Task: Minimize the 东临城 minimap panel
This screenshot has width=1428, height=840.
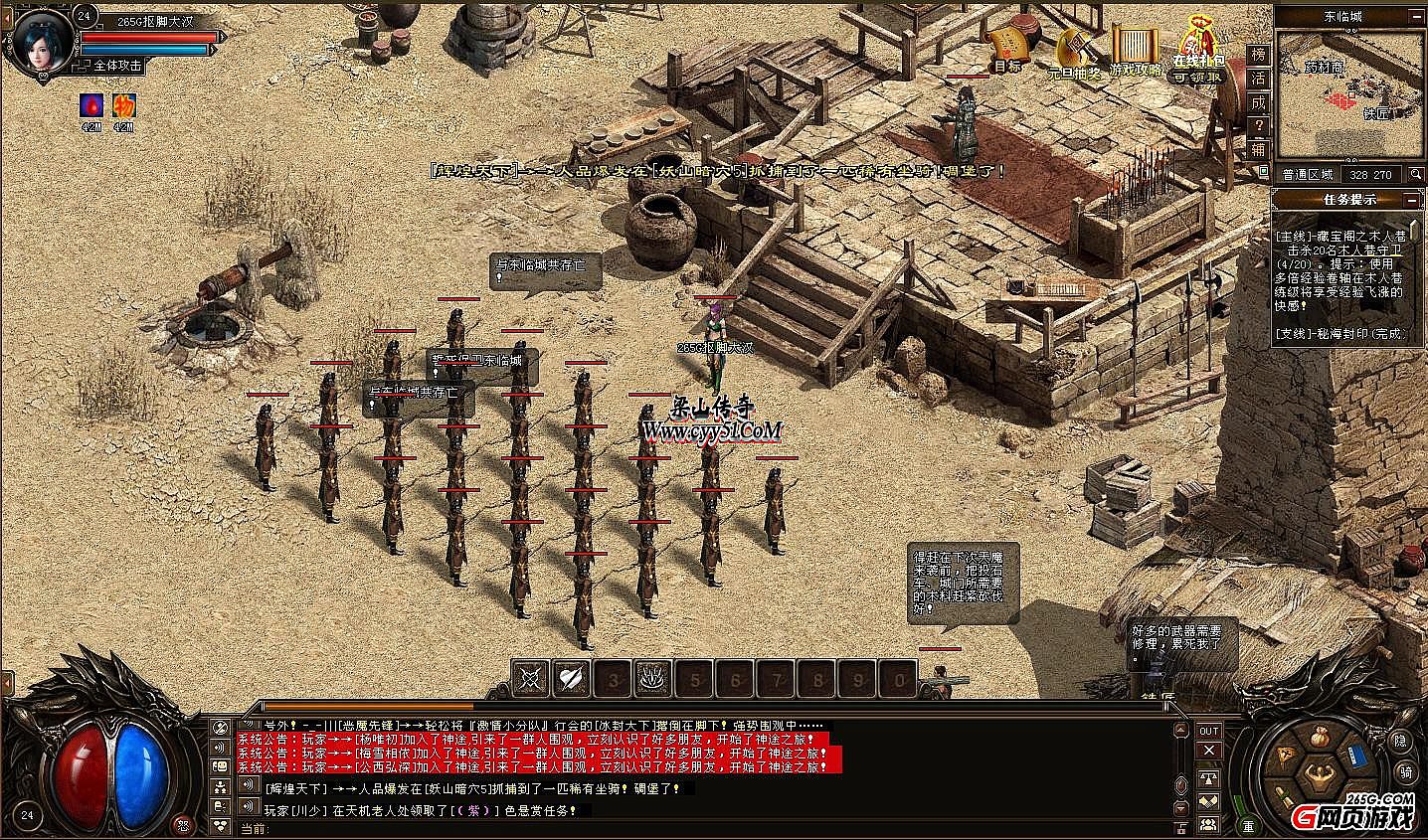Action: [1415, 16]
